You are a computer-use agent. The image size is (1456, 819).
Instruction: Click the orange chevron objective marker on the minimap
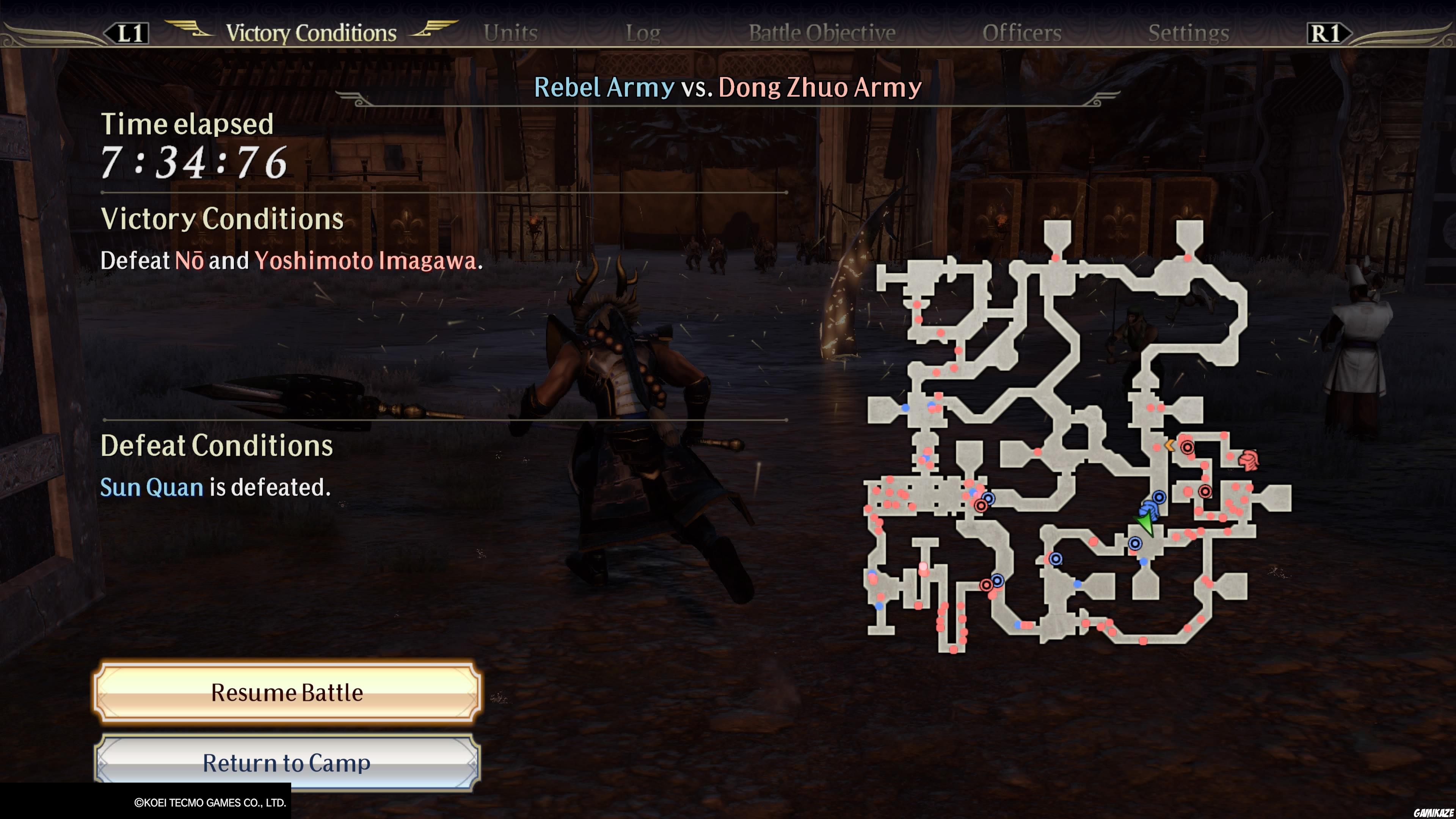[1170, 446]
